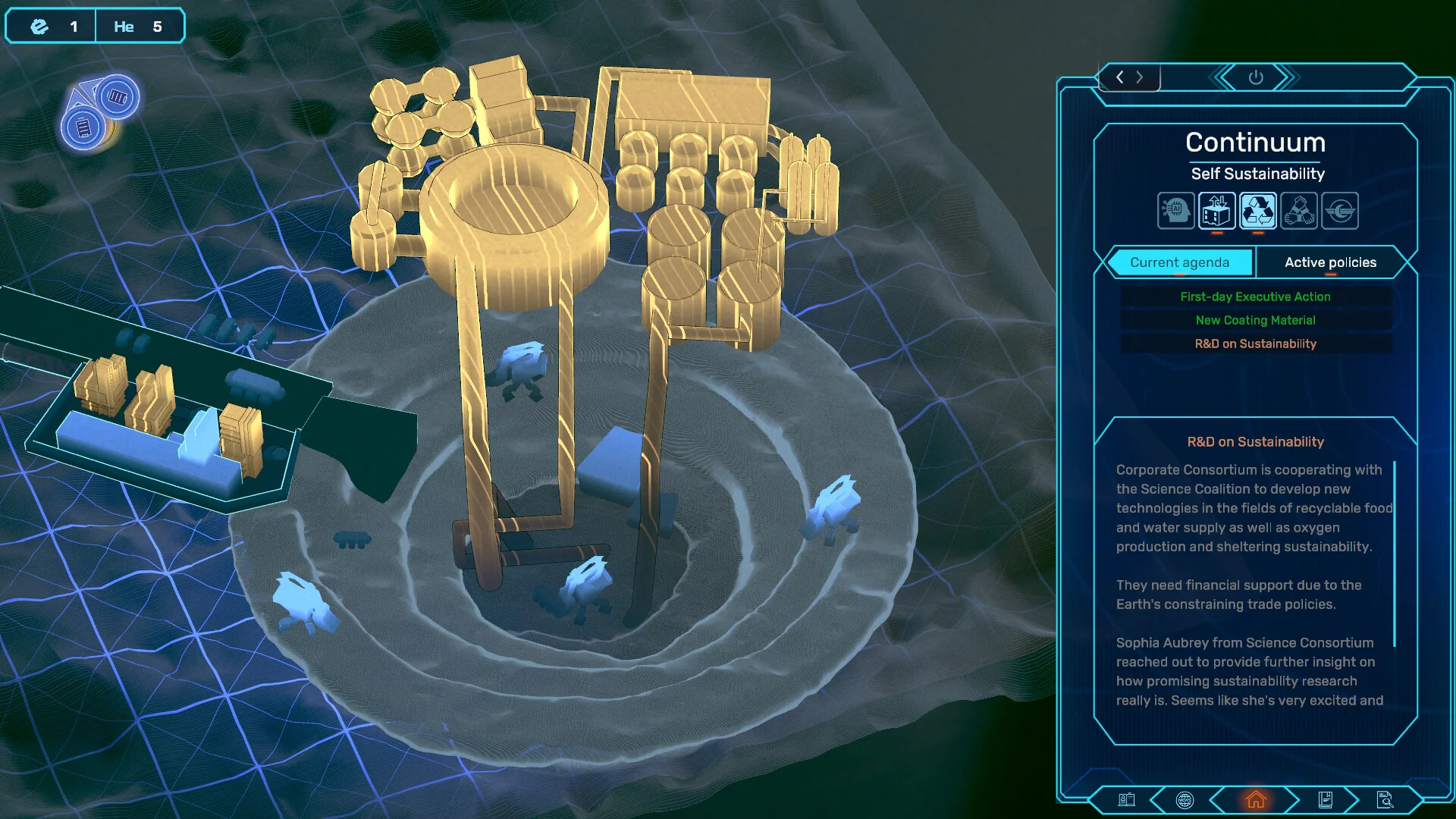1456x819 pixels.
Task: Select the joined hands icon
Action: pos(1298,211)
